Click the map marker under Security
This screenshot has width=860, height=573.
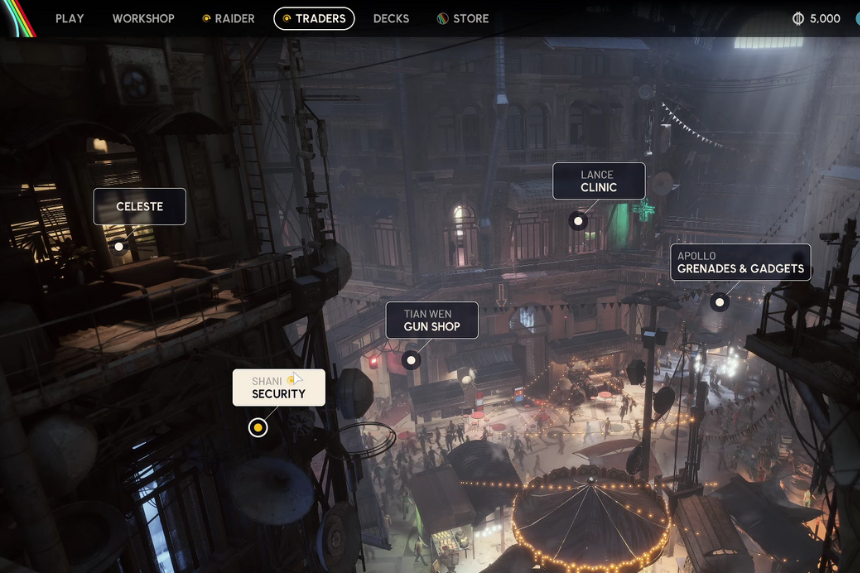[258, 428]
